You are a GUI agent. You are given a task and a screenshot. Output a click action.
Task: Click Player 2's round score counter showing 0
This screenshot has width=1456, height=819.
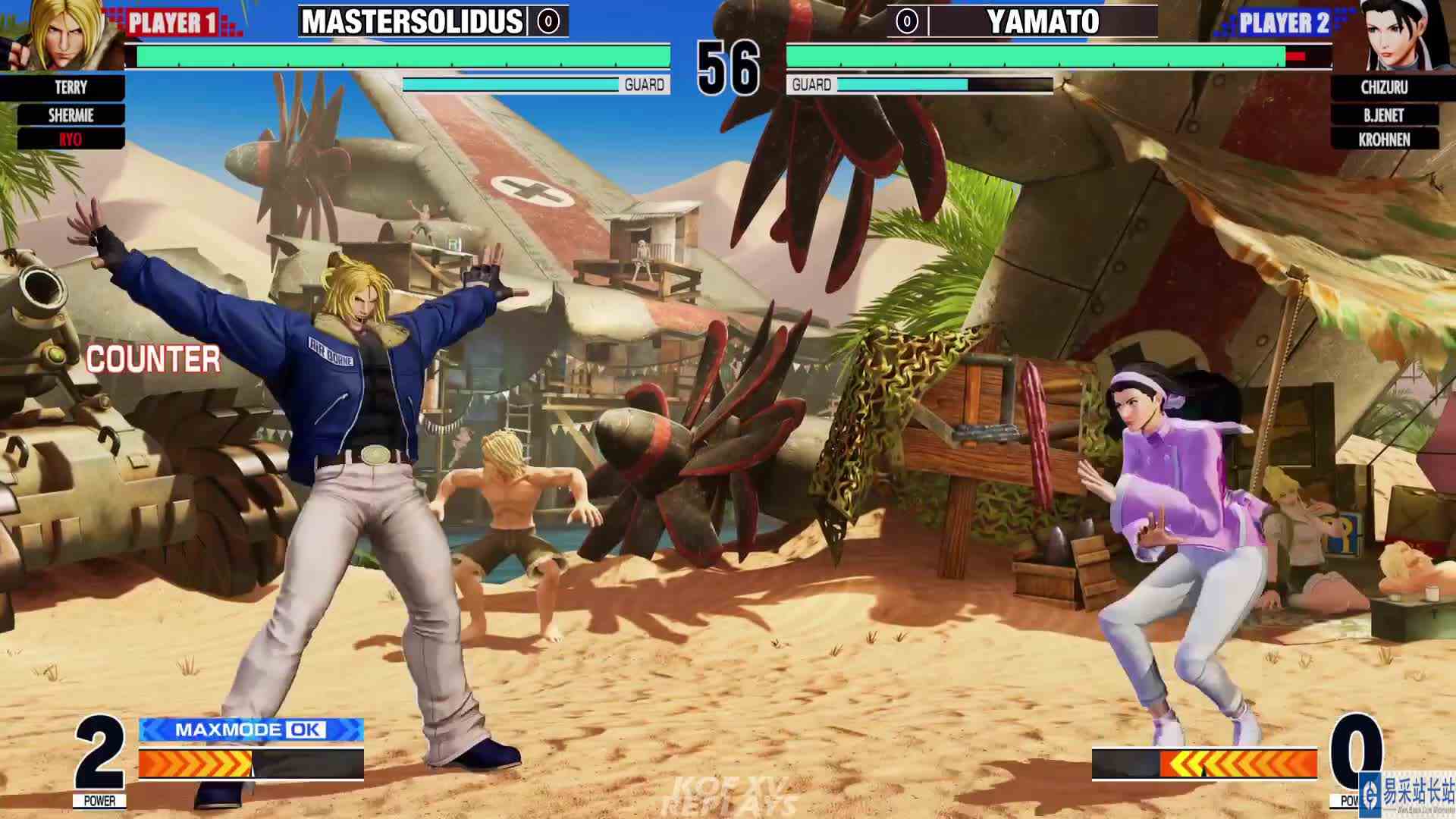tap(905, 20)
